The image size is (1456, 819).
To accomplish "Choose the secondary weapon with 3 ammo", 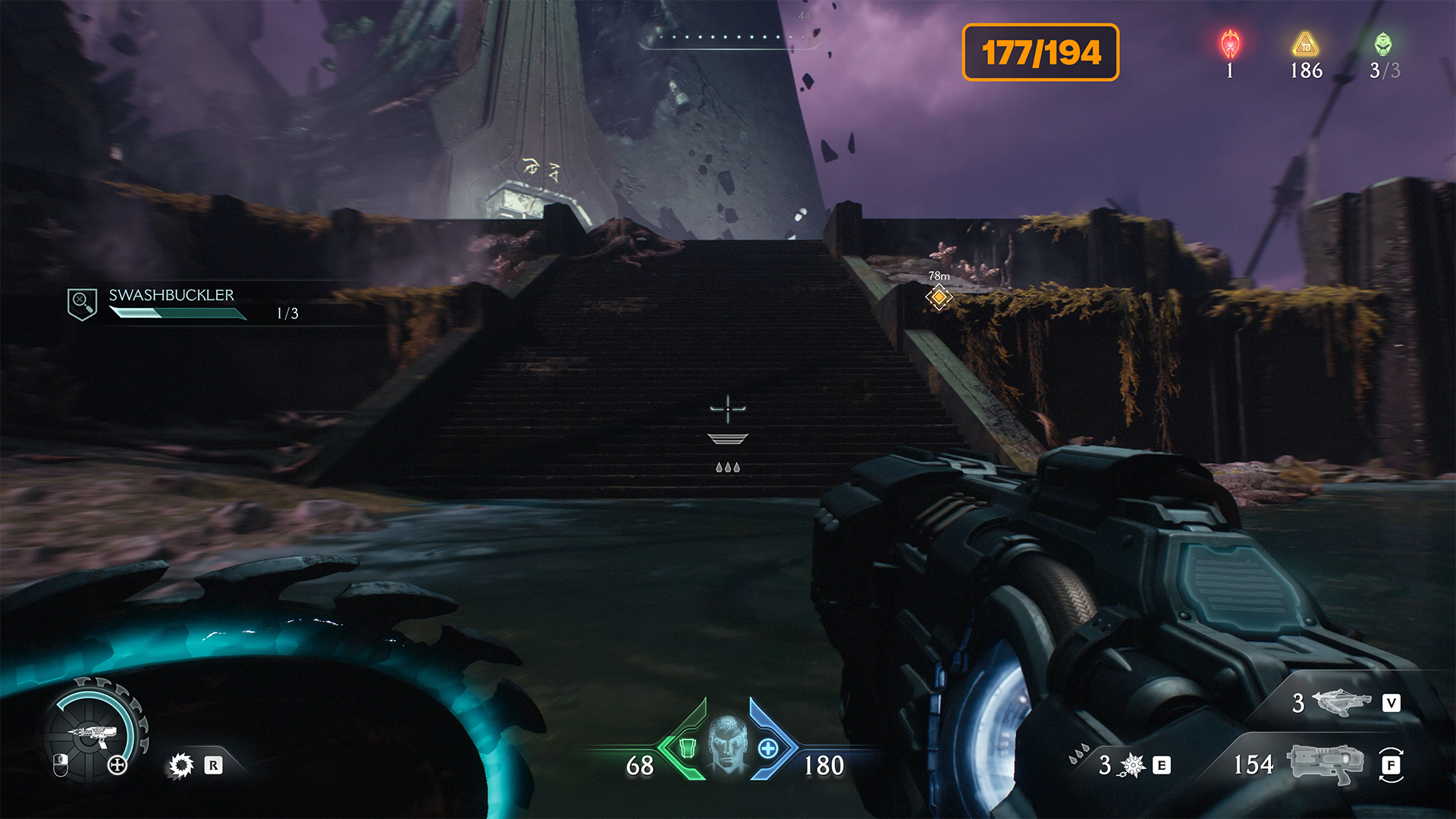I will [x=1341, y=702].
